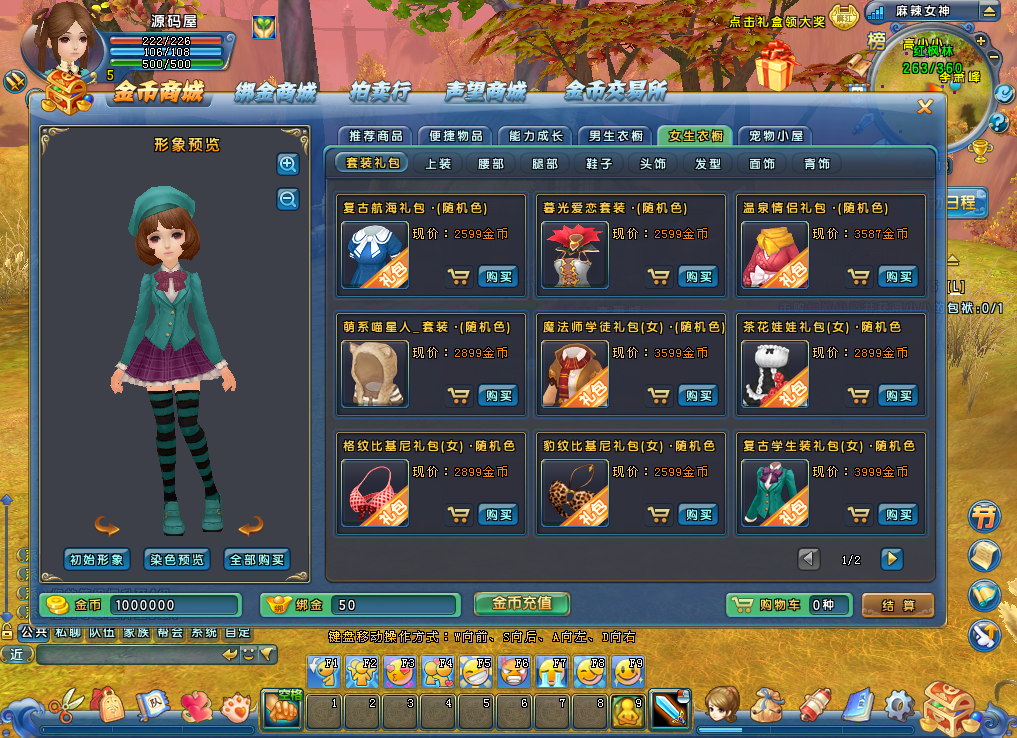Click the 全部购买 buy all button
This screenshot has height=738, width=1017.
click(x=257, y=560)
